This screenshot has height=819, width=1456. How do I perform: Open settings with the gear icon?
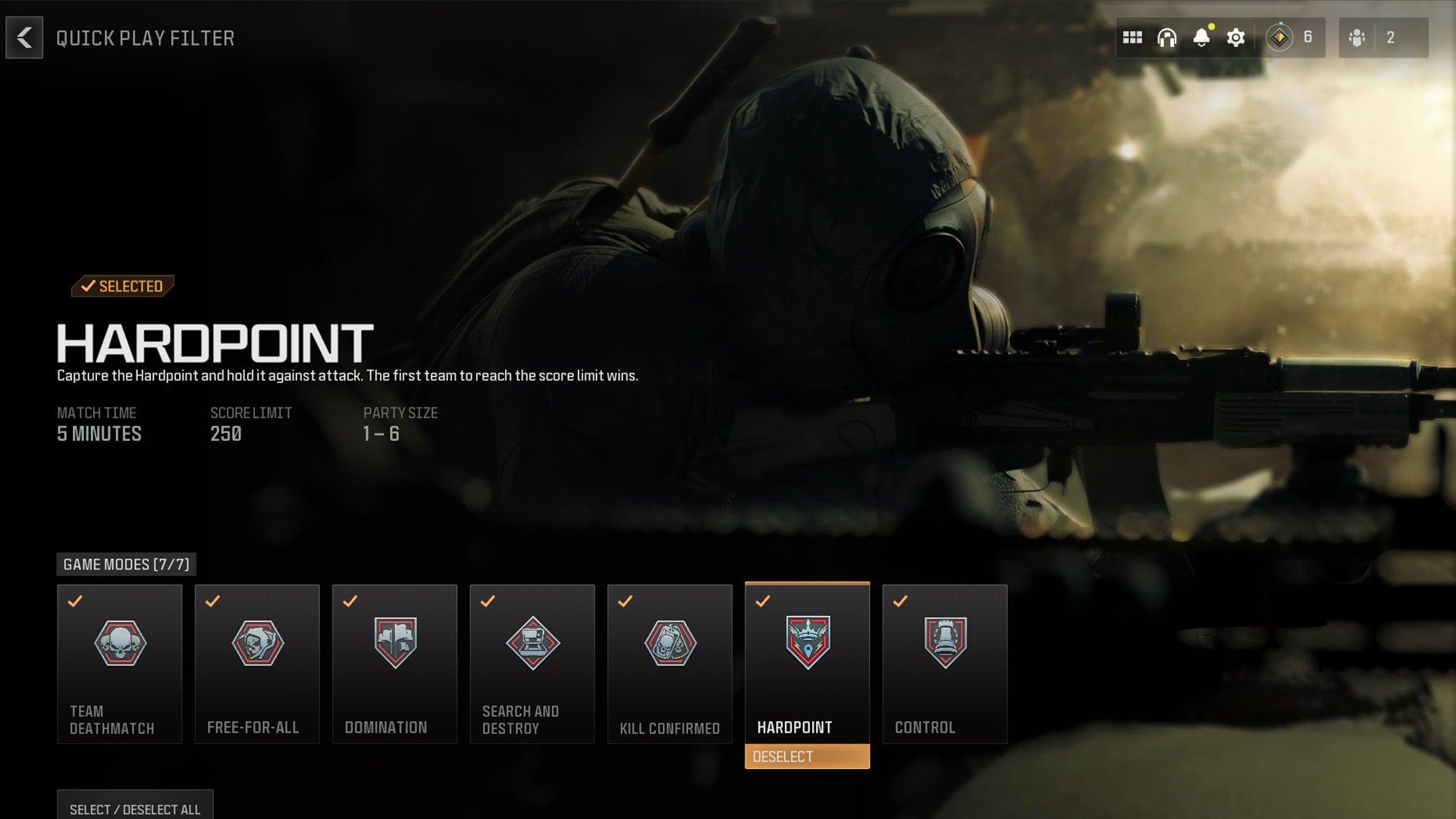(1236, 37)
